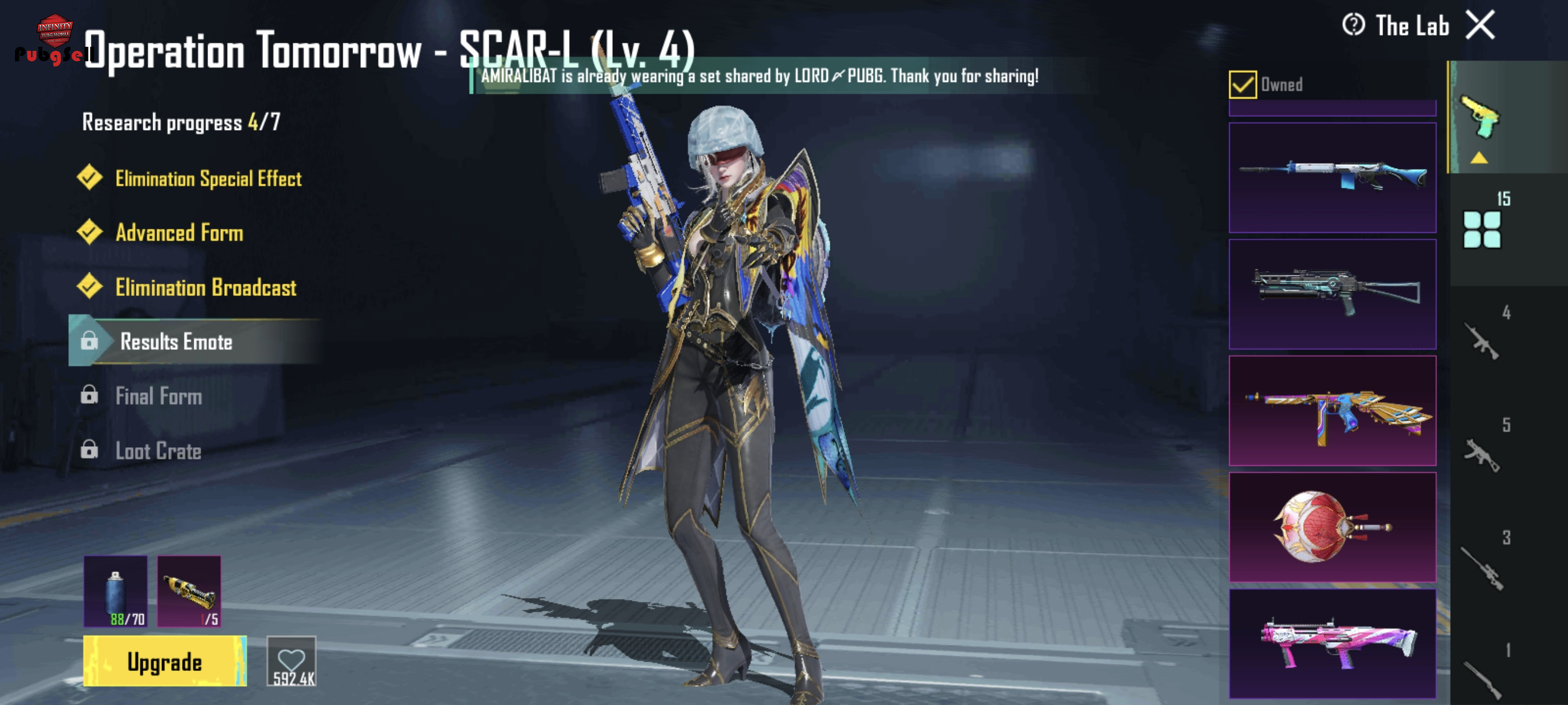The height and width of the screenshot is (705, 1568).
Task: Like the skin with the heart button
Action: 291,661
